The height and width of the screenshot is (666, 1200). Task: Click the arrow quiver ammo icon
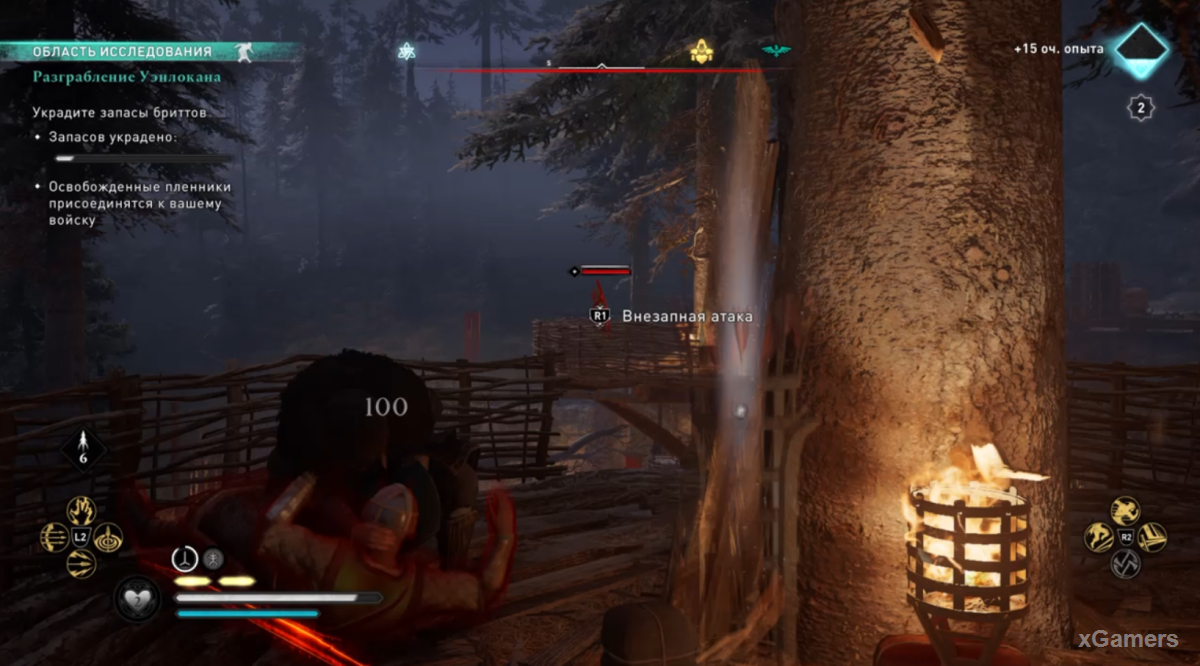click(x=81, y=448)
